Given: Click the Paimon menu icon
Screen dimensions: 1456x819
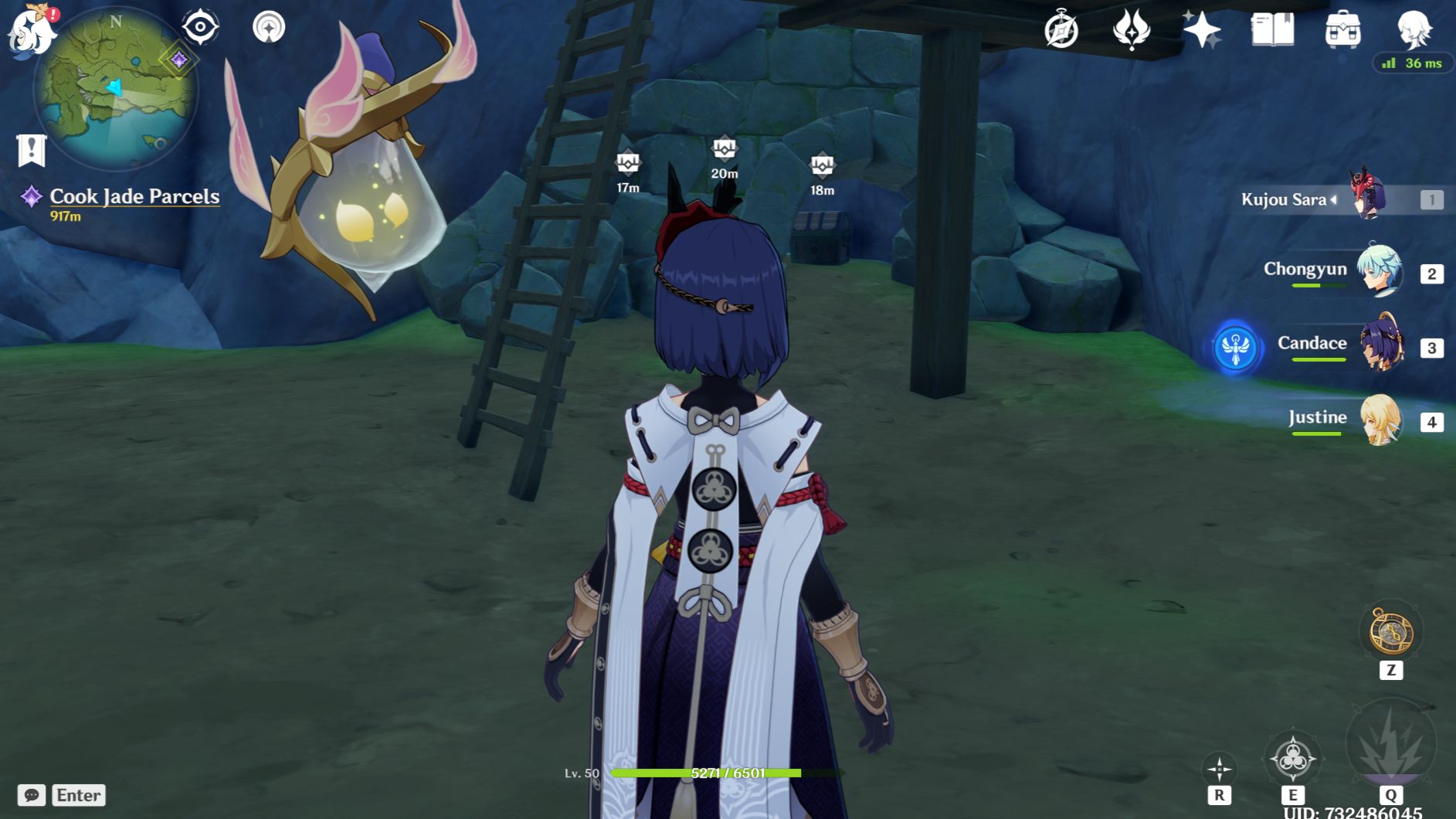Looking at the screenshot, I should [x=31, y=31].
